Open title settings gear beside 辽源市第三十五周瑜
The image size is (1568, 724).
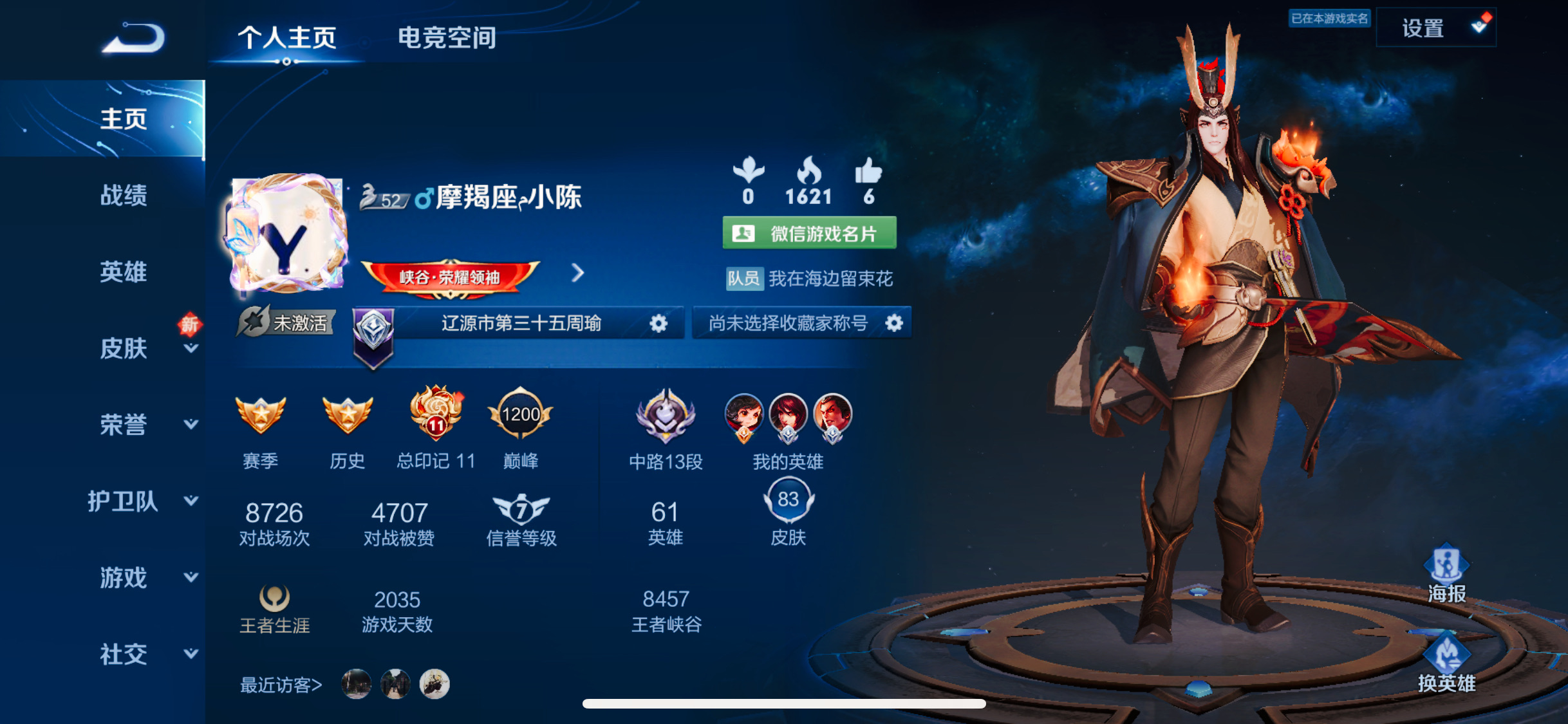[658, 324]
